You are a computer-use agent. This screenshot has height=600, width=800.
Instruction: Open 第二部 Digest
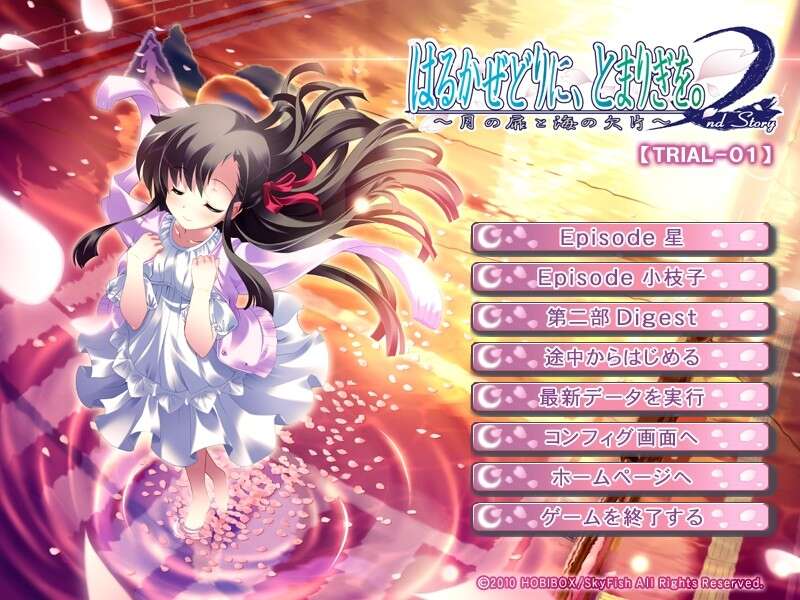click(621, 317)
